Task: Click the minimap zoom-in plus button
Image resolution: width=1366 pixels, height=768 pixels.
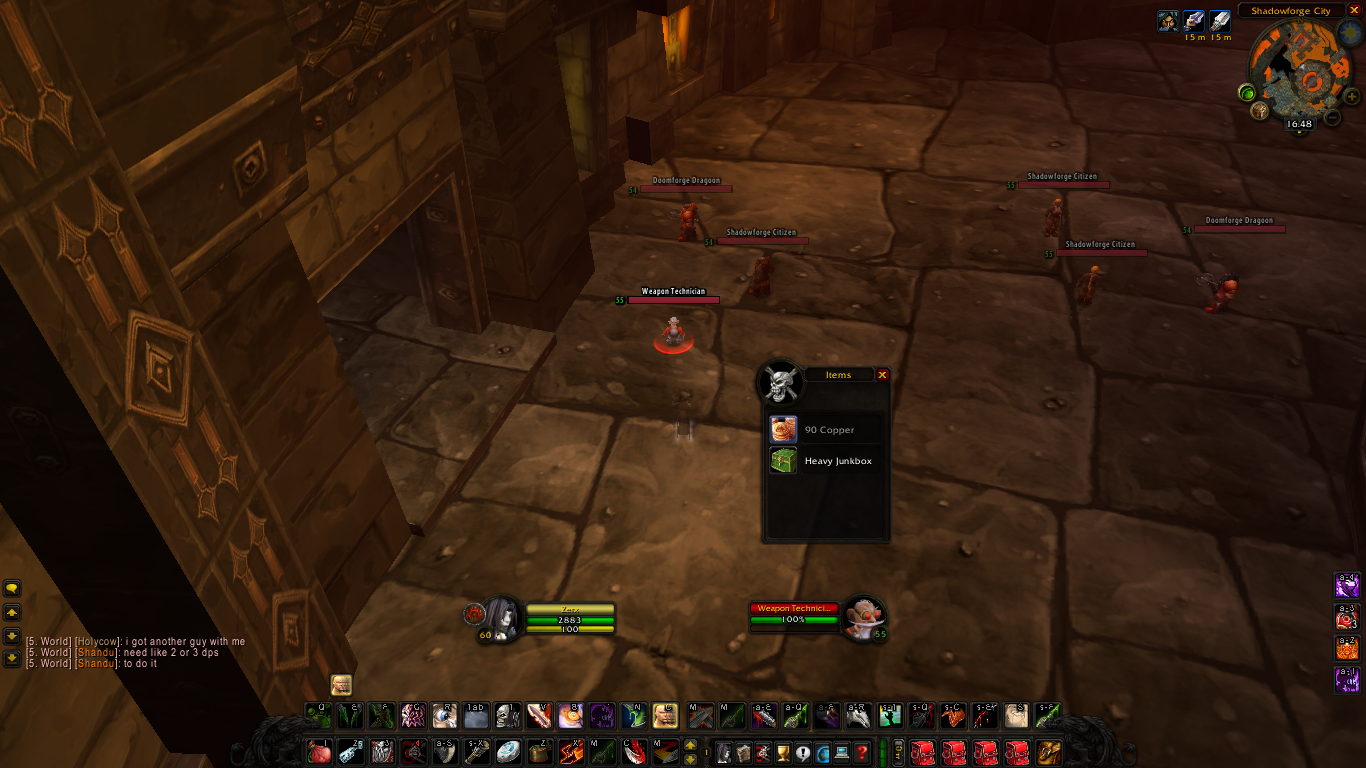Action: point(1351,96)
